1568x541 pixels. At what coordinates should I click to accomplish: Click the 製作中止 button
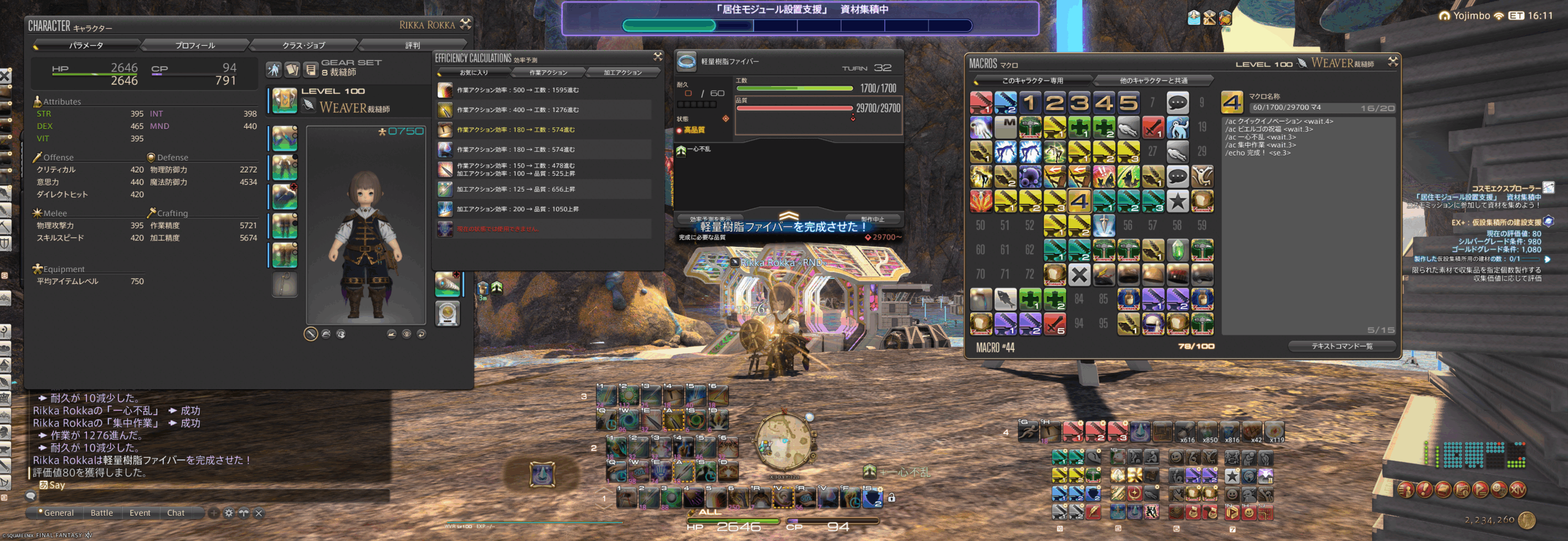click(872, 219)
